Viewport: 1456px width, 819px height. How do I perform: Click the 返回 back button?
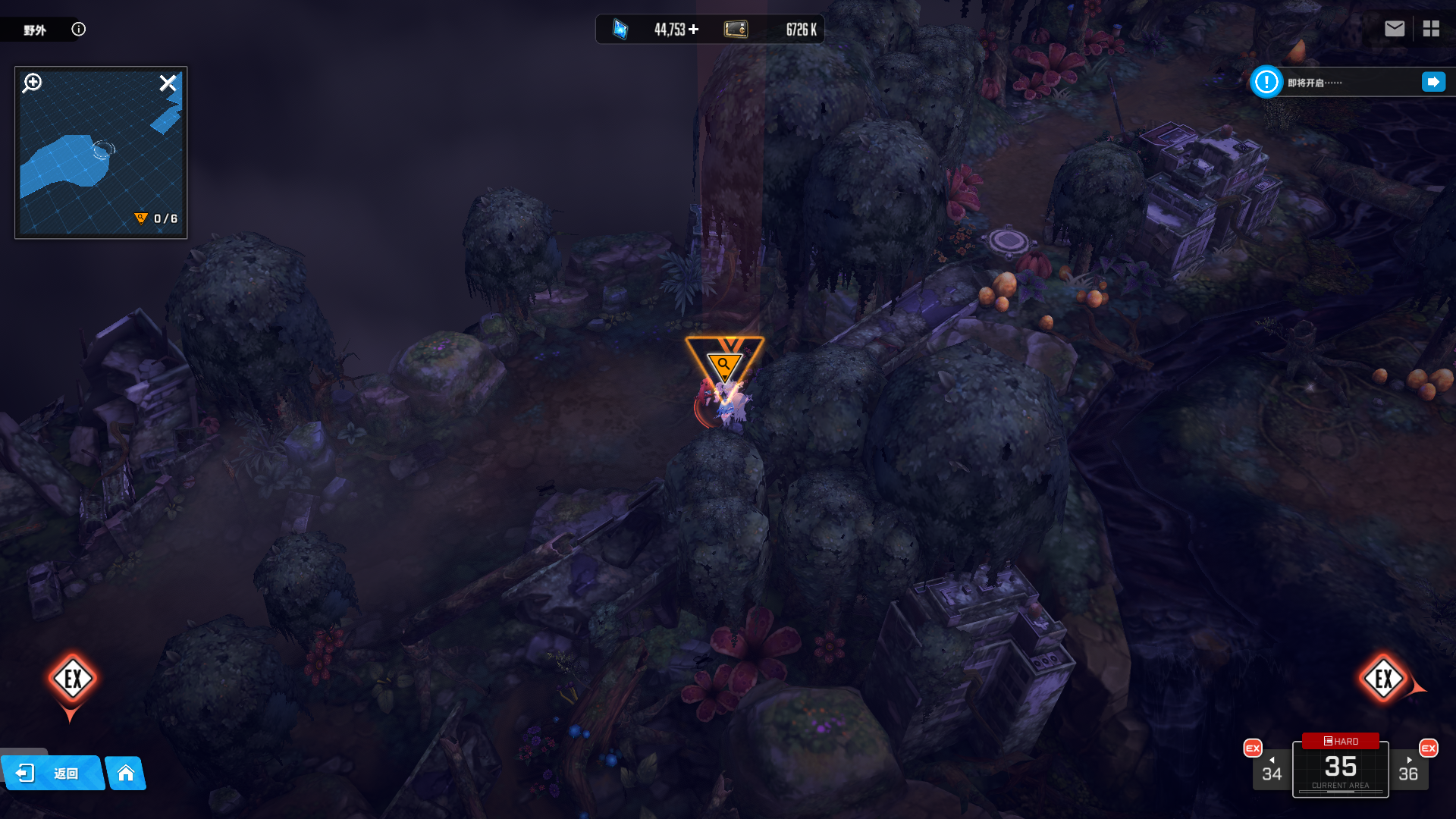click(53, 773)
